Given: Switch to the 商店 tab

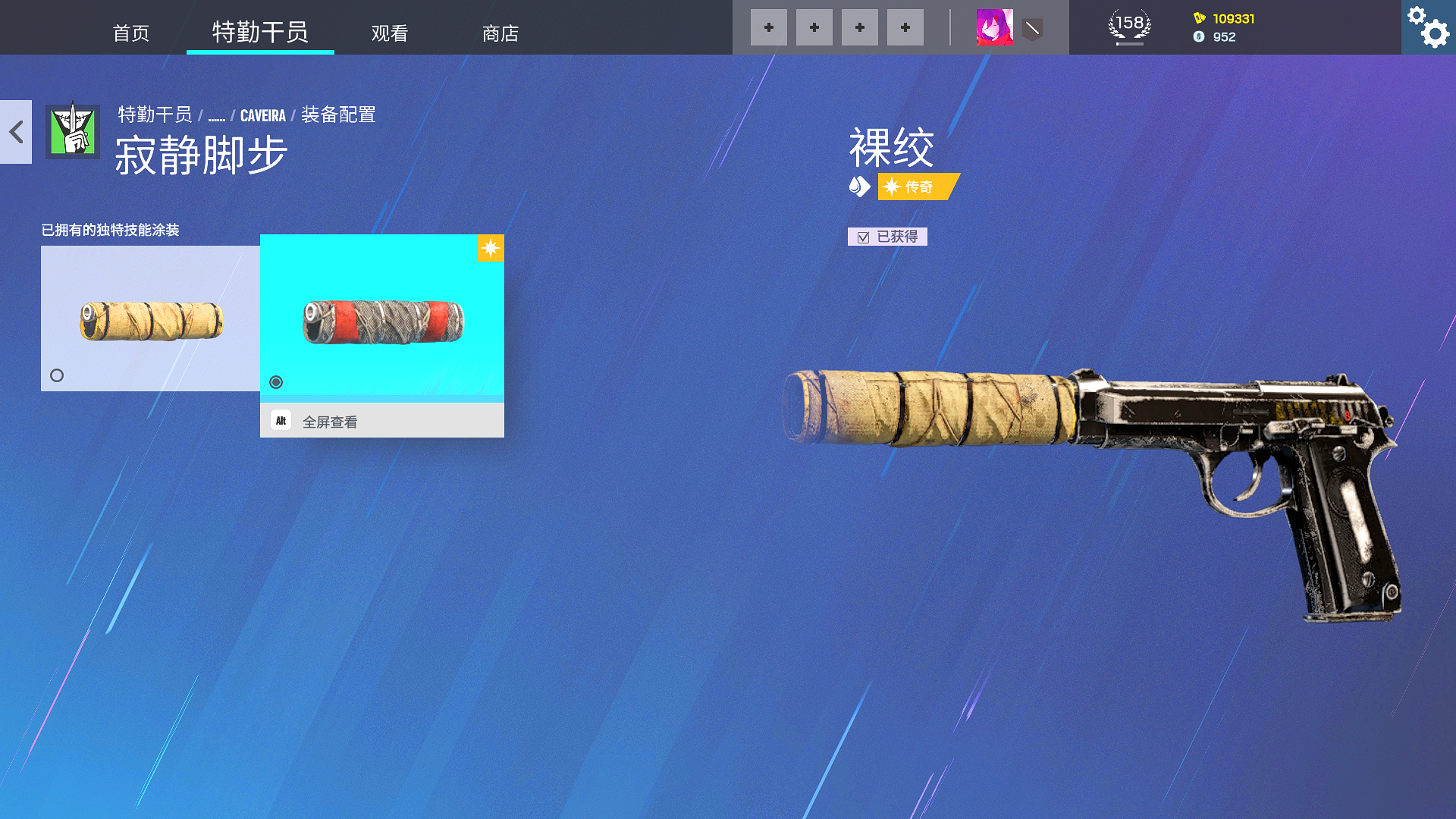Looking at the screenshot, I should (x=500, y=33).
